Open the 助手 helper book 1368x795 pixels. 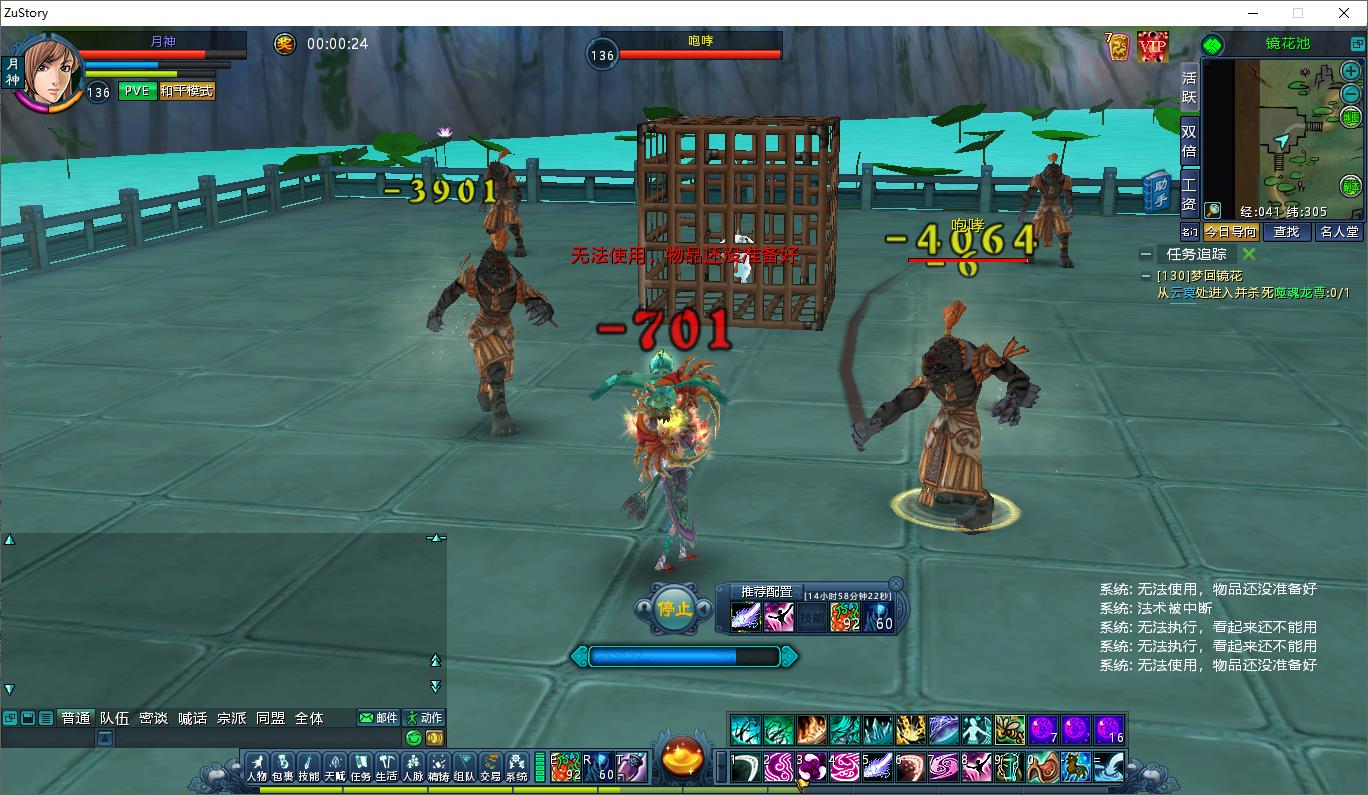coord(1158,190)
